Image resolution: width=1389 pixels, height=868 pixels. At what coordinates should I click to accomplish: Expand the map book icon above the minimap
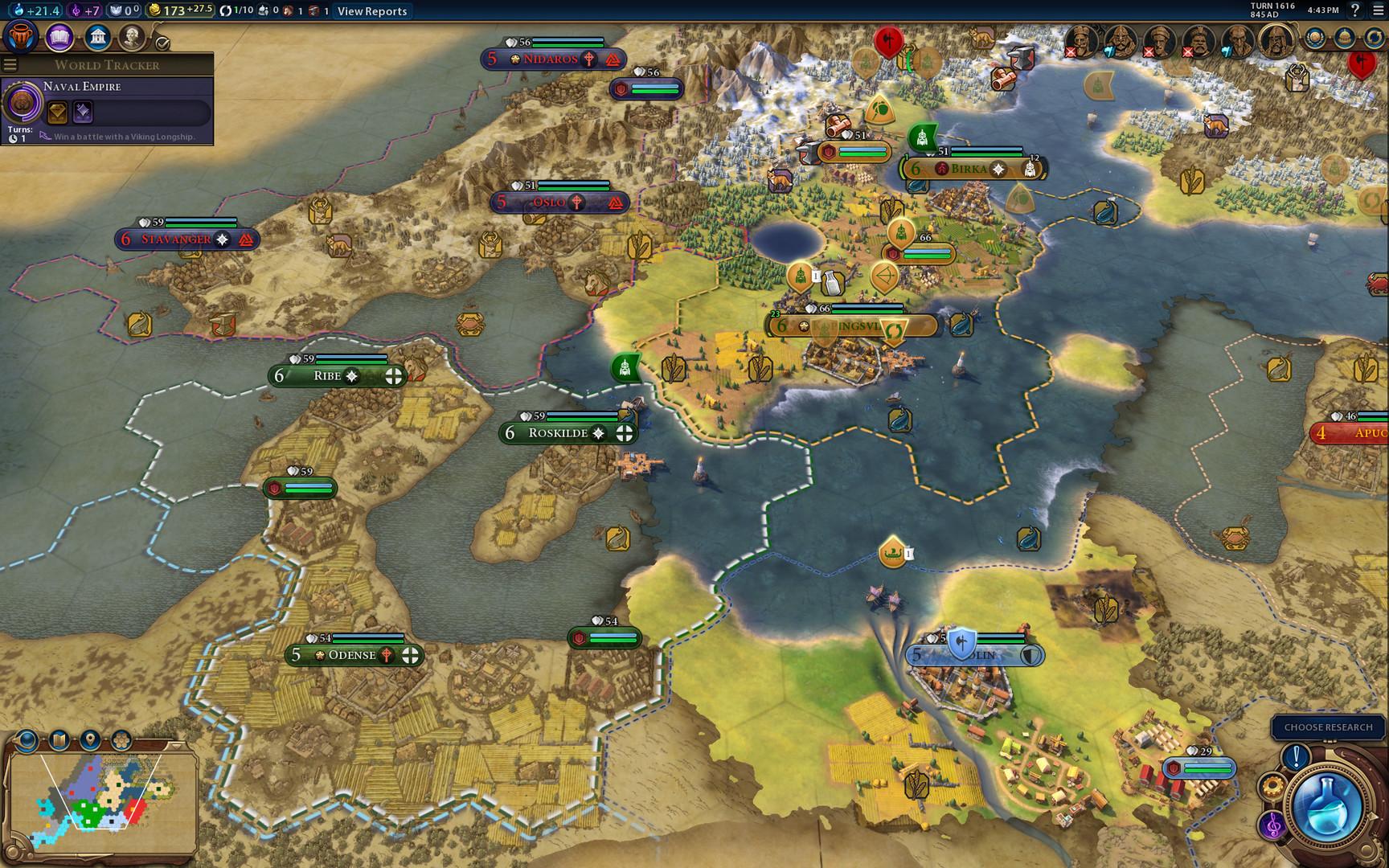pos(58,738)
